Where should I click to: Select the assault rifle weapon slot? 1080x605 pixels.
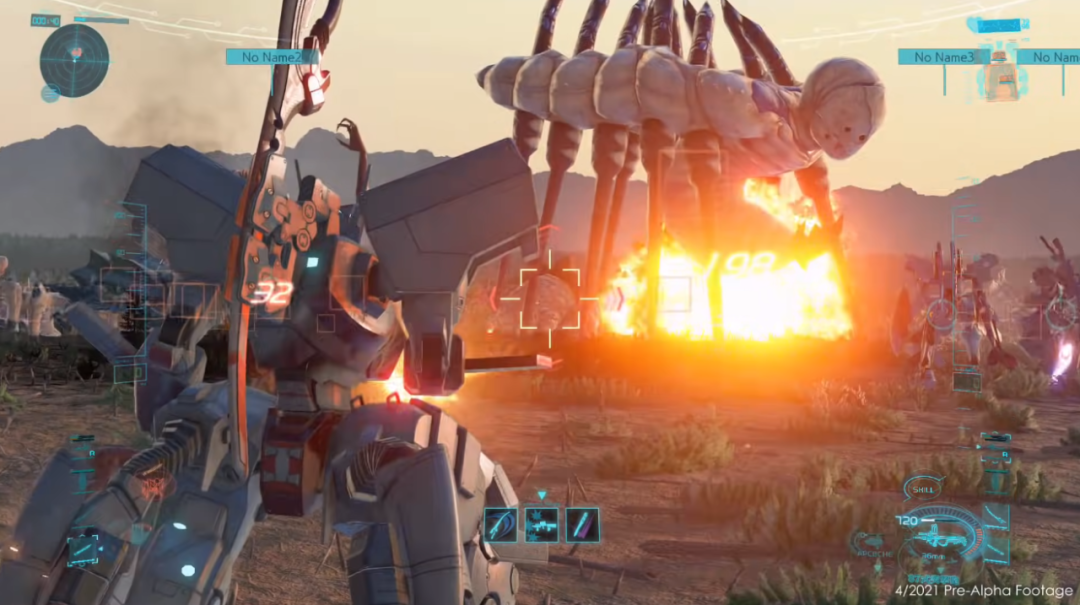coord(541,524)
